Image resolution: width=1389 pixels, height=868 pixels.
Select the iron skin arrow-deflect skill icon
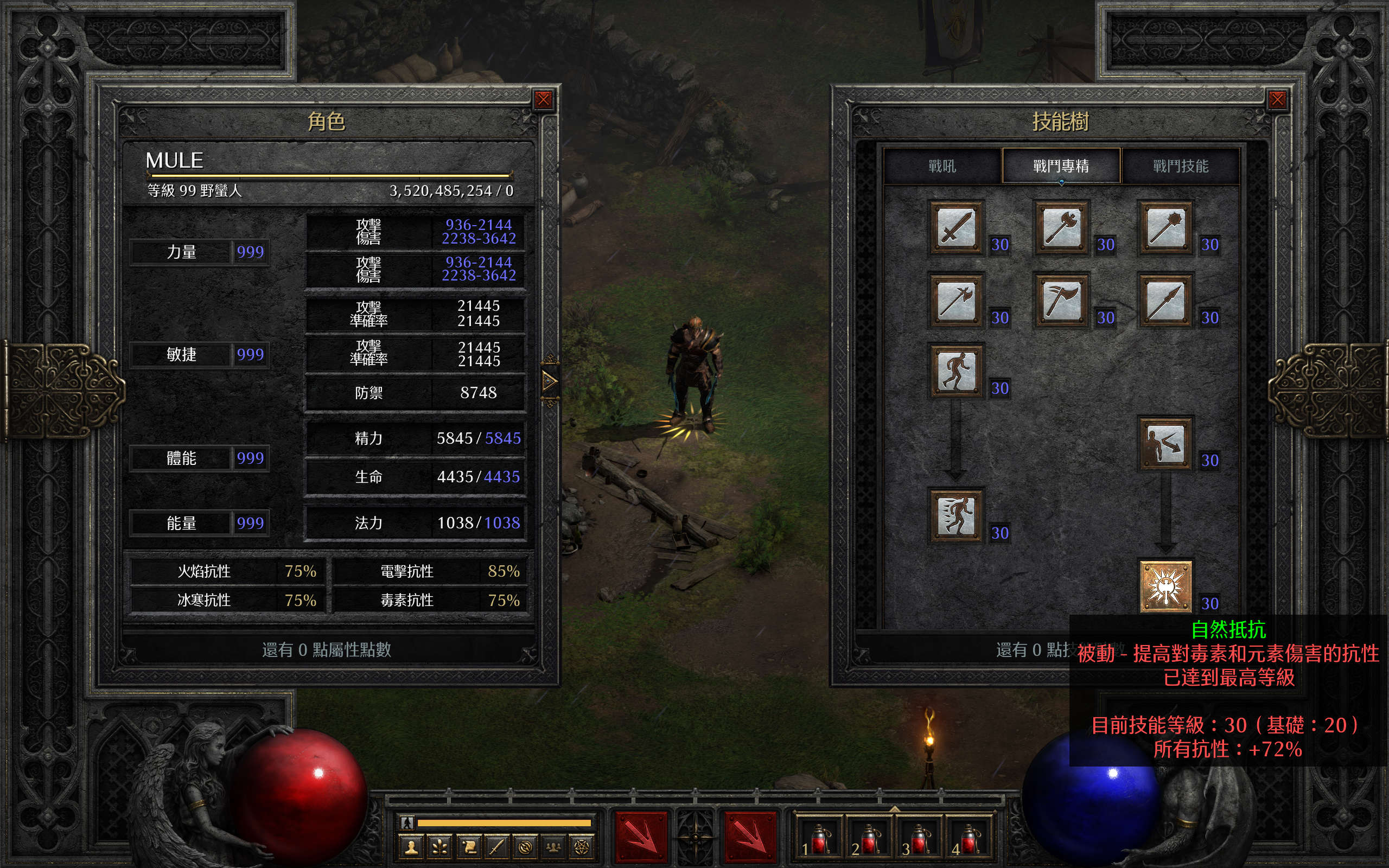tap(1165, 443)
